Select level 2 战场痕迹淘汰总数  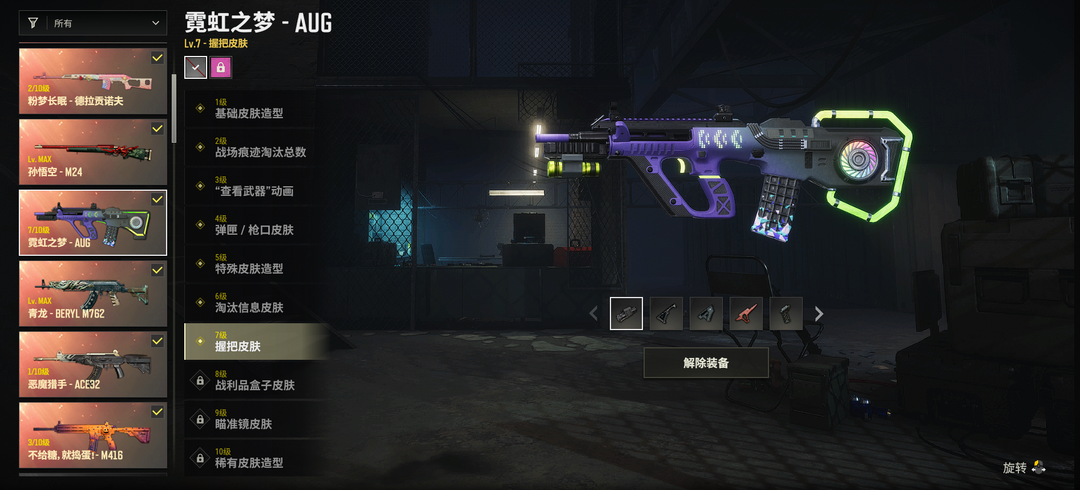(255, 147)
